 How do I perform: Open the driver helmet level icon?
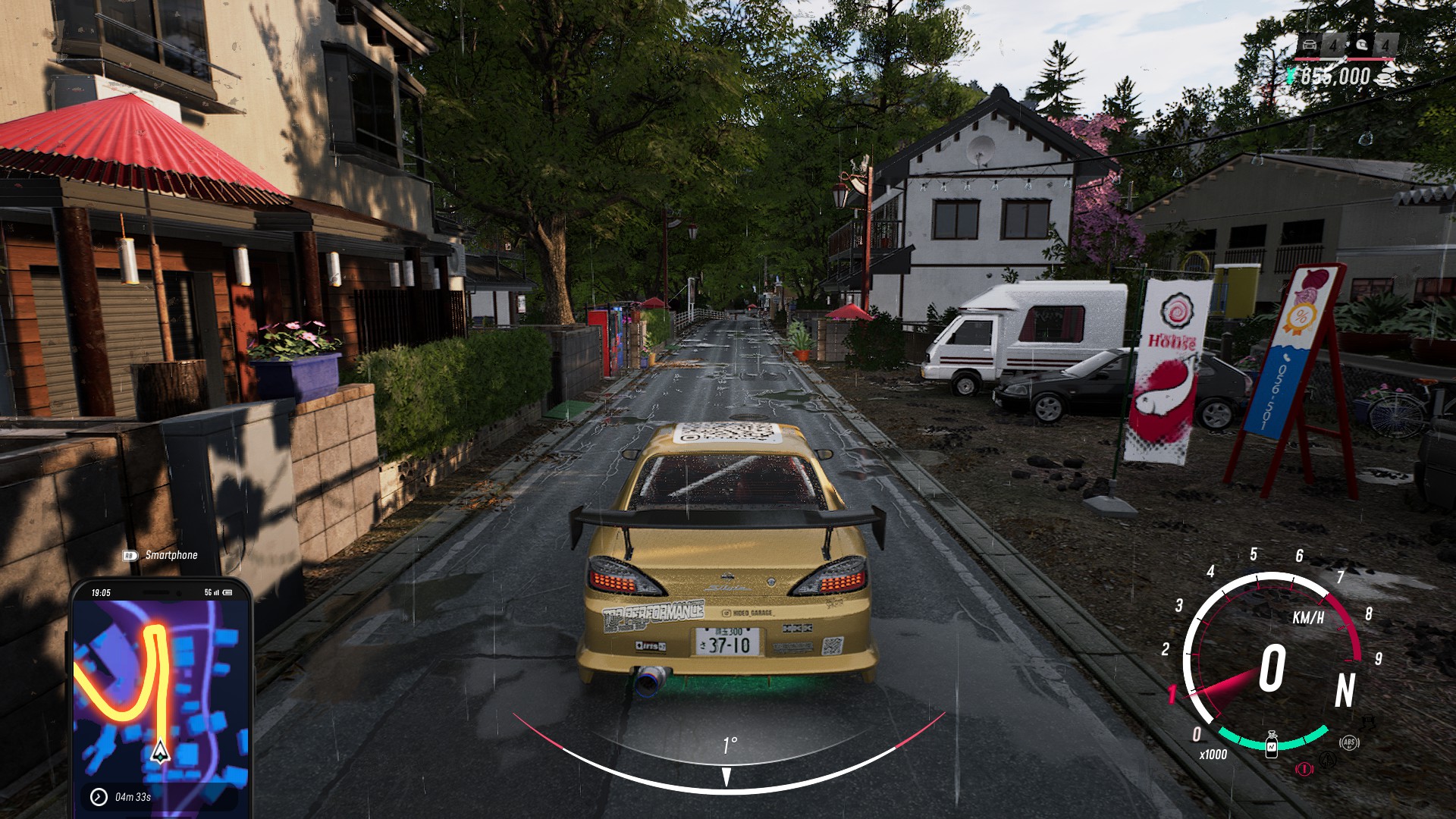click(1363, 45)
